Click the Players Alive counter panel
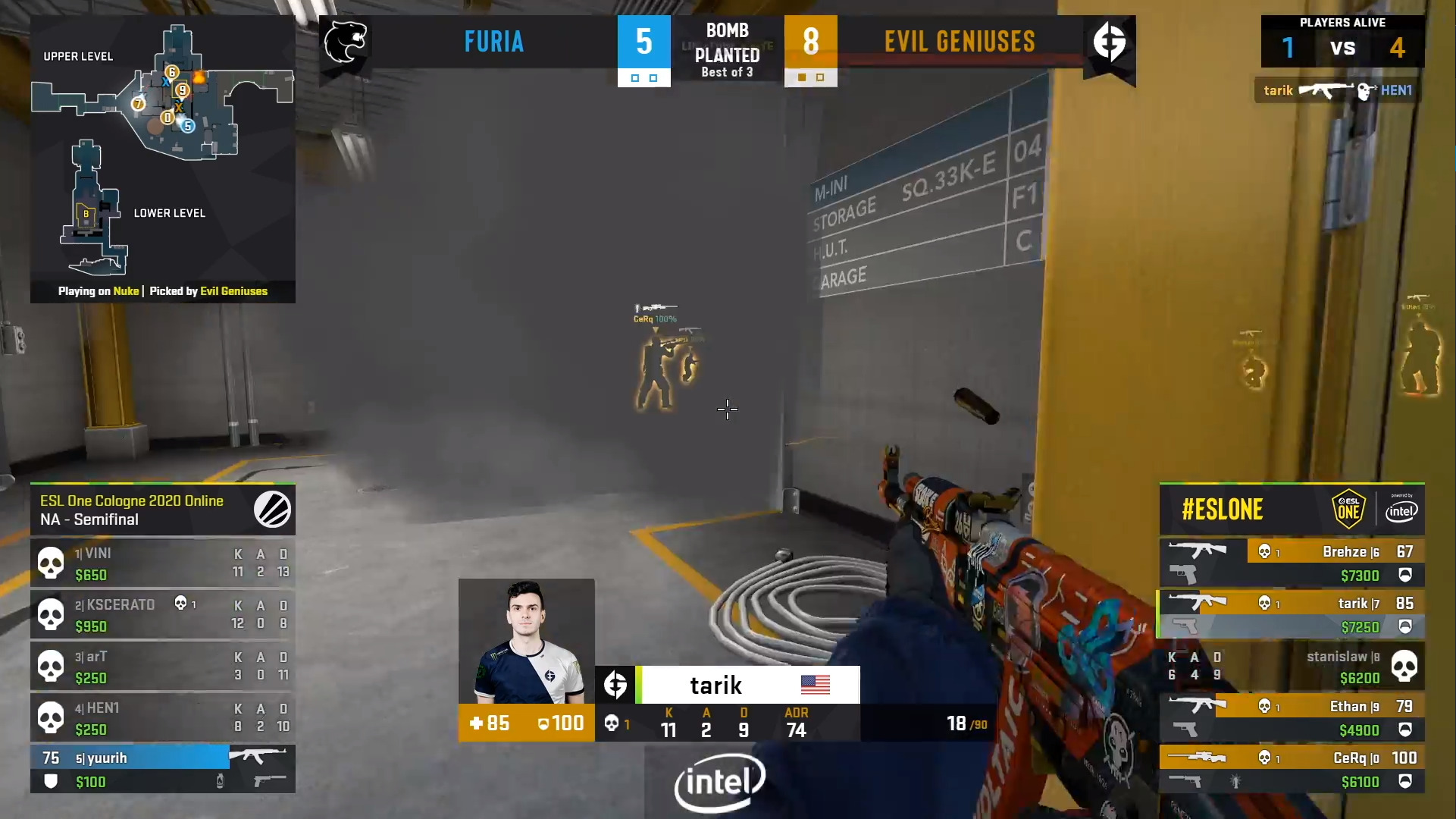Image resolution: width=1456 pixels, height=819 pixels. point(1342,42)
